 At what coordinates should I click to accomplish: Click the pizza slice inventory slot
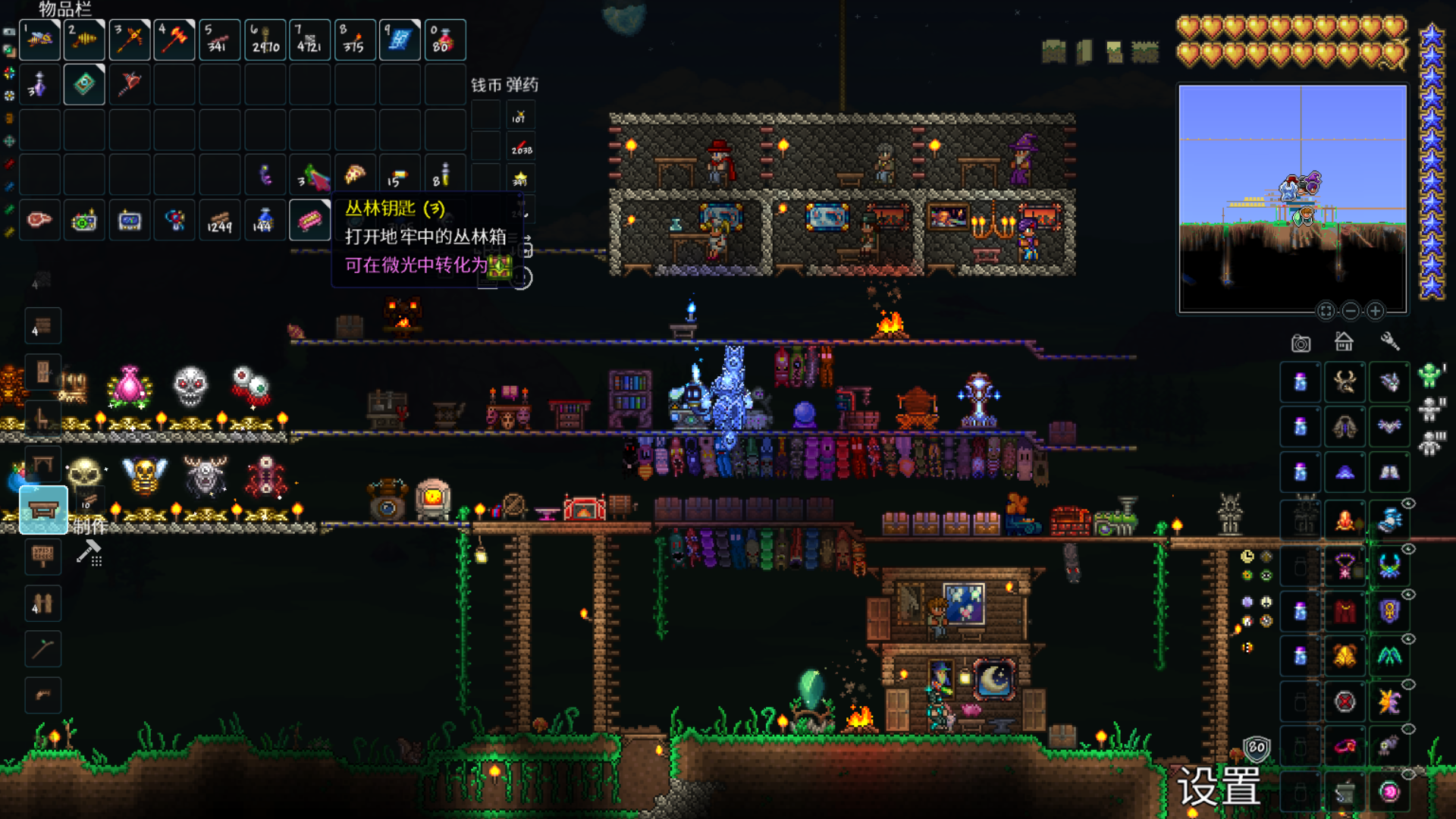[x=355, y=175]
